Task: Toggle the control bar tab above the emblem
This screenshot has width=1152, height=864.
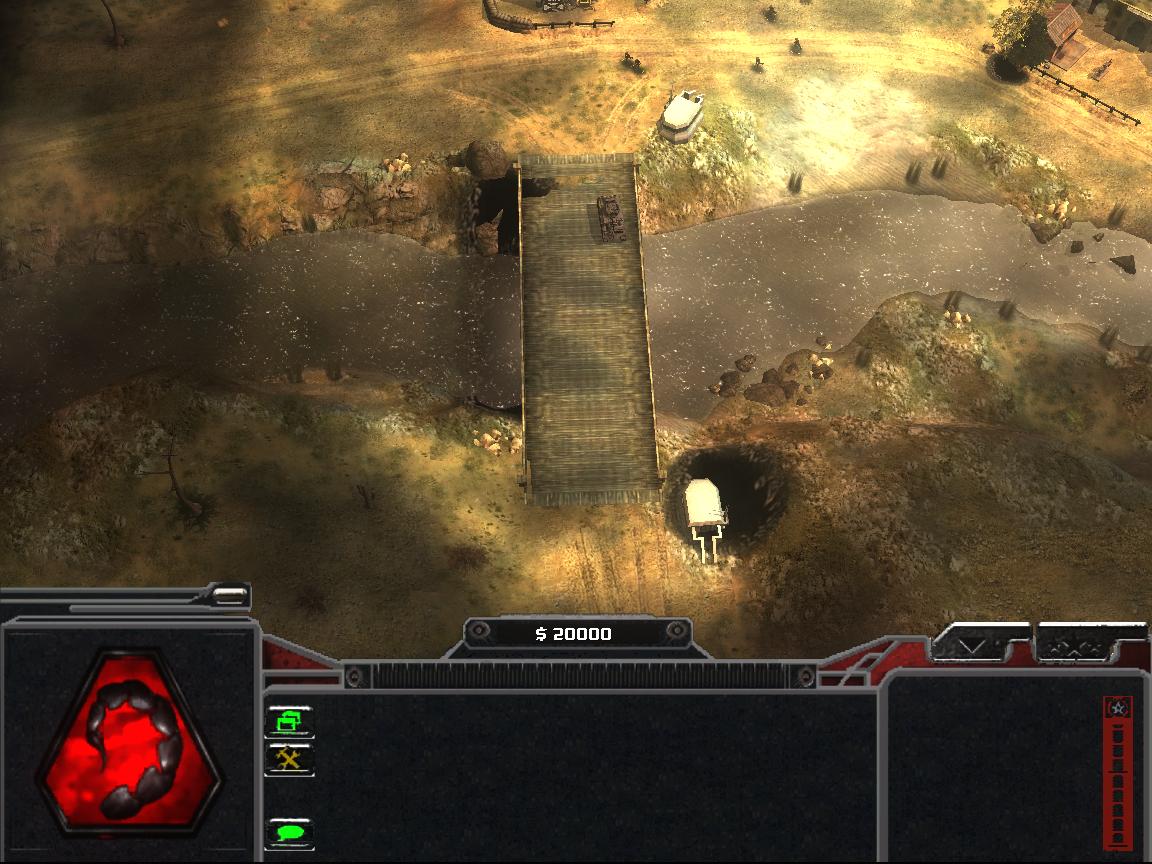Action: [230, 596]
